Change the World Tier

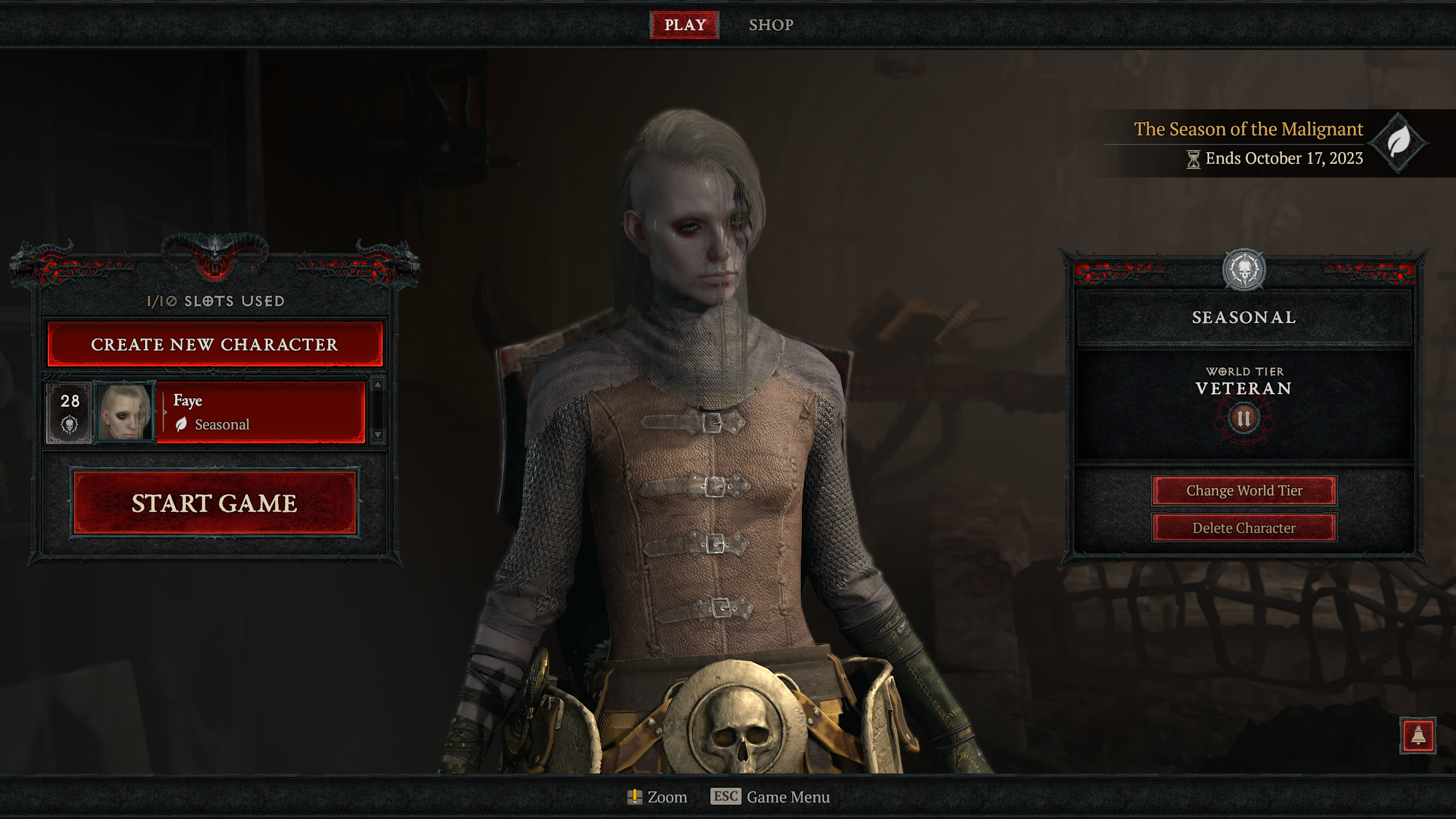1244,490
